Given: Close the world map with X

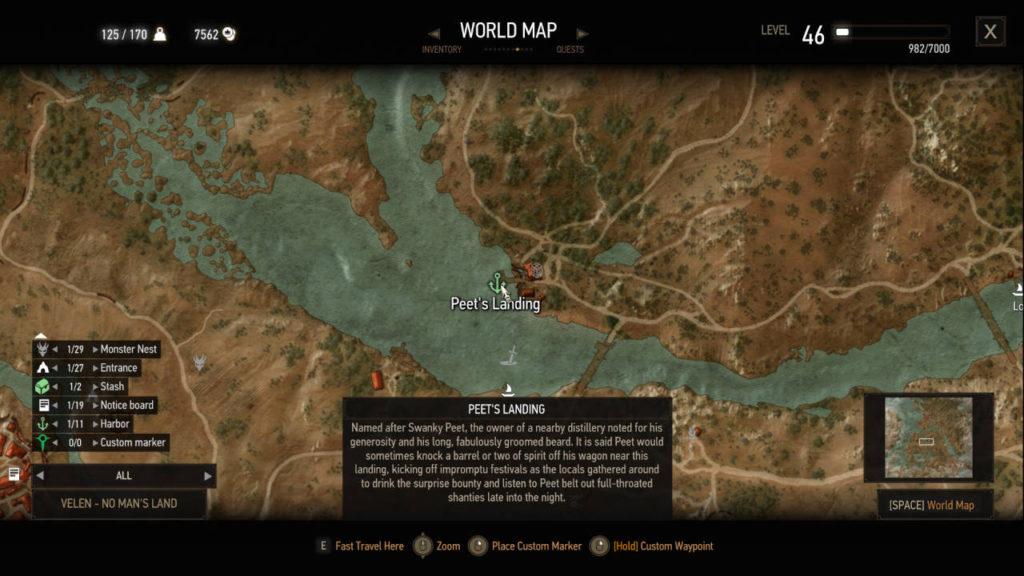Looking at the screenshot, I should (x=990, y=32).
